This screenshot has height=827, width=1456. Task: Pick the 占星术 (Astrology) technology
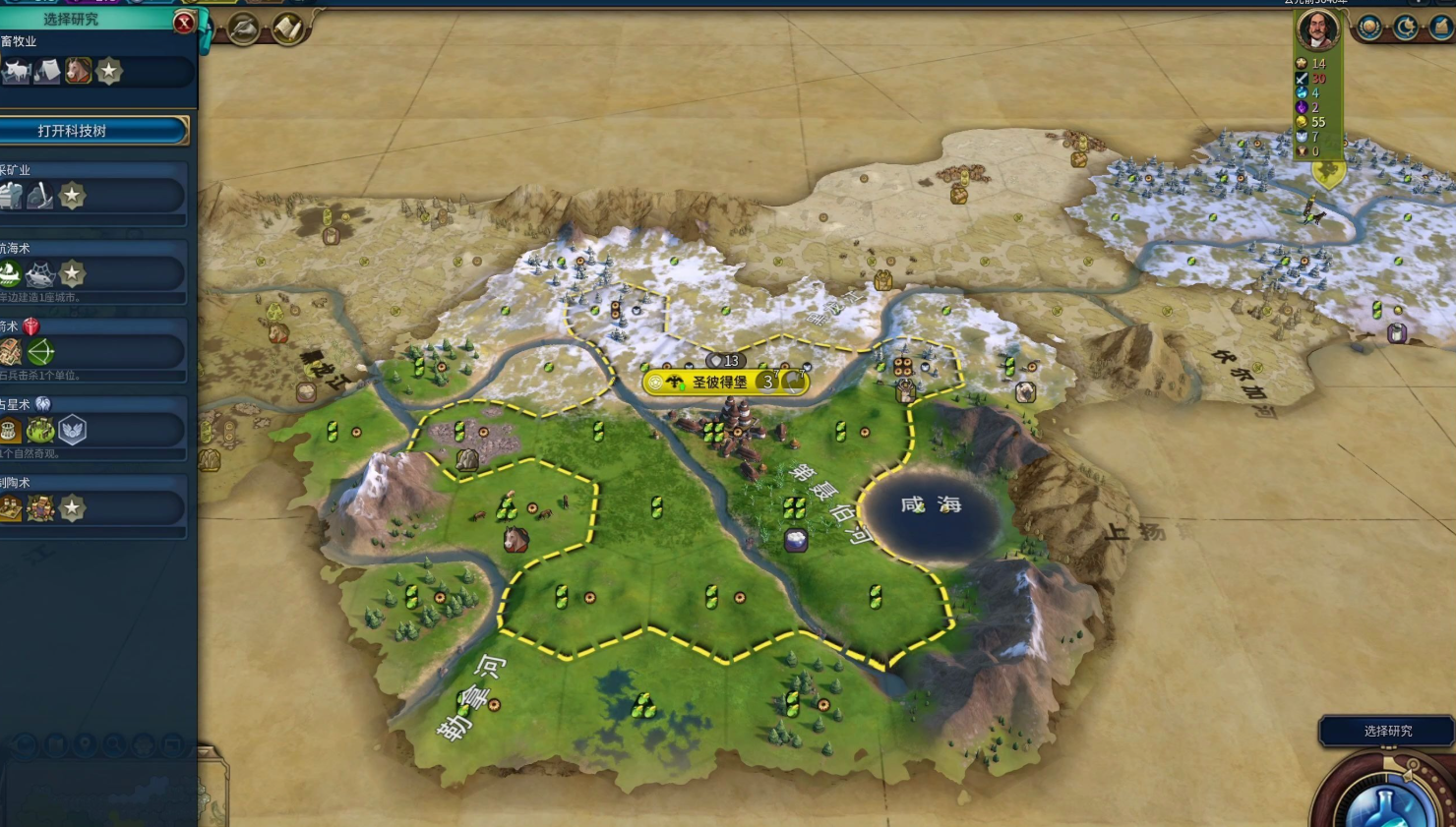(93, 430)
